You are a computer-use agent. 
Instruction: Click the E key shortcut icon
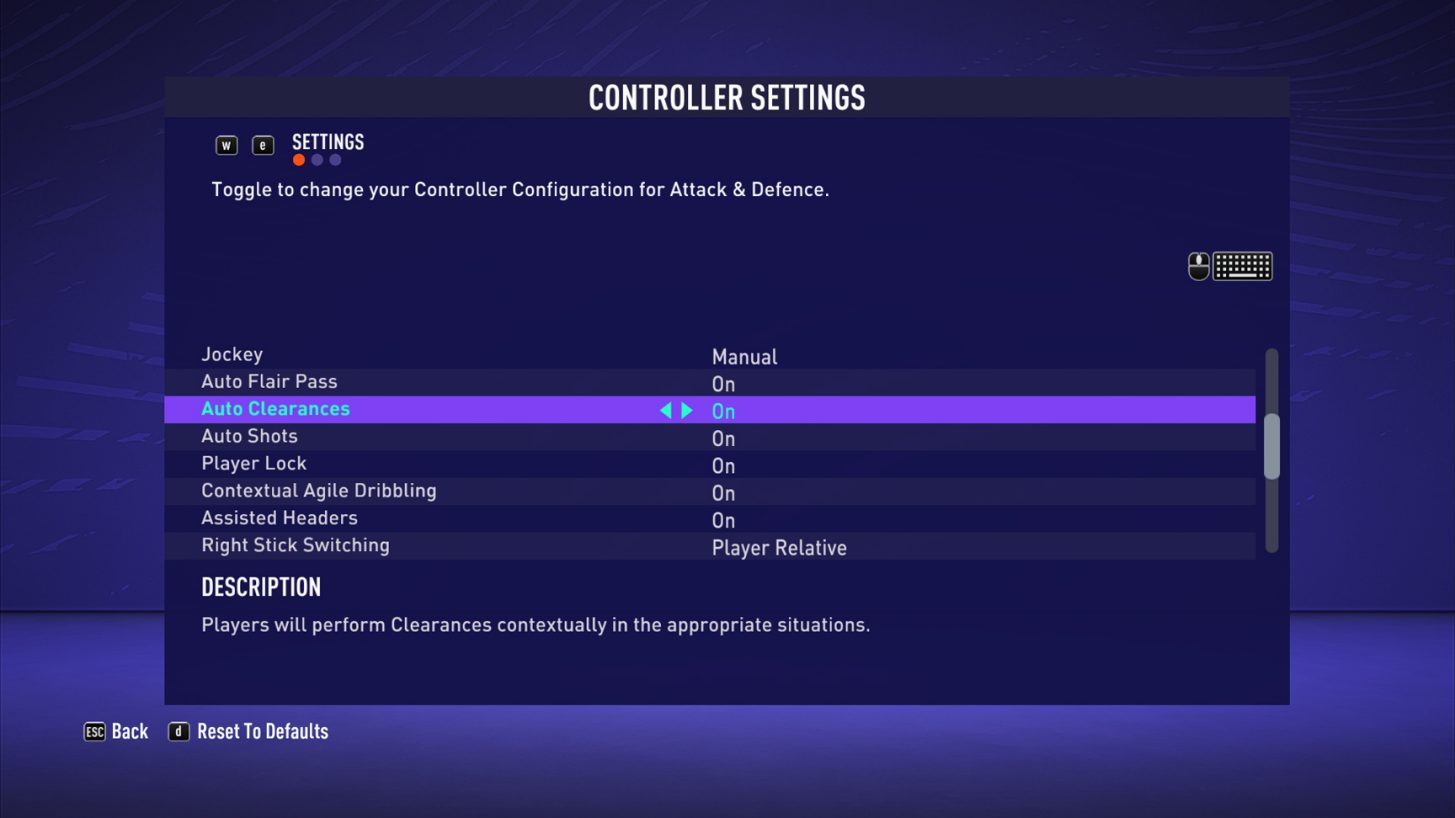coord(262,144)
